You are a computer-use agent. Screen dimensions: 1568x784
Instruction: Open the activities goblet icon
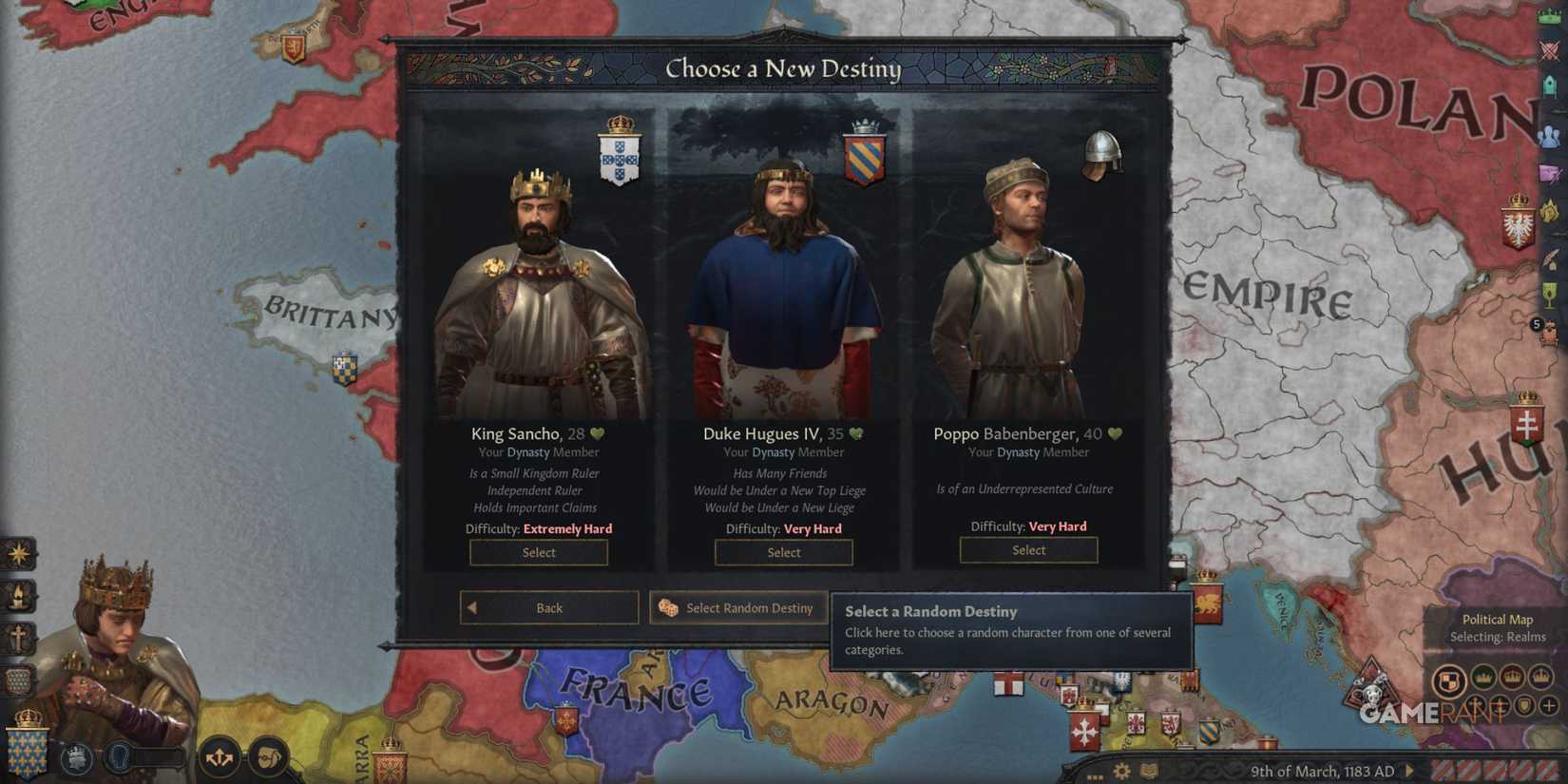point(1549,293)
